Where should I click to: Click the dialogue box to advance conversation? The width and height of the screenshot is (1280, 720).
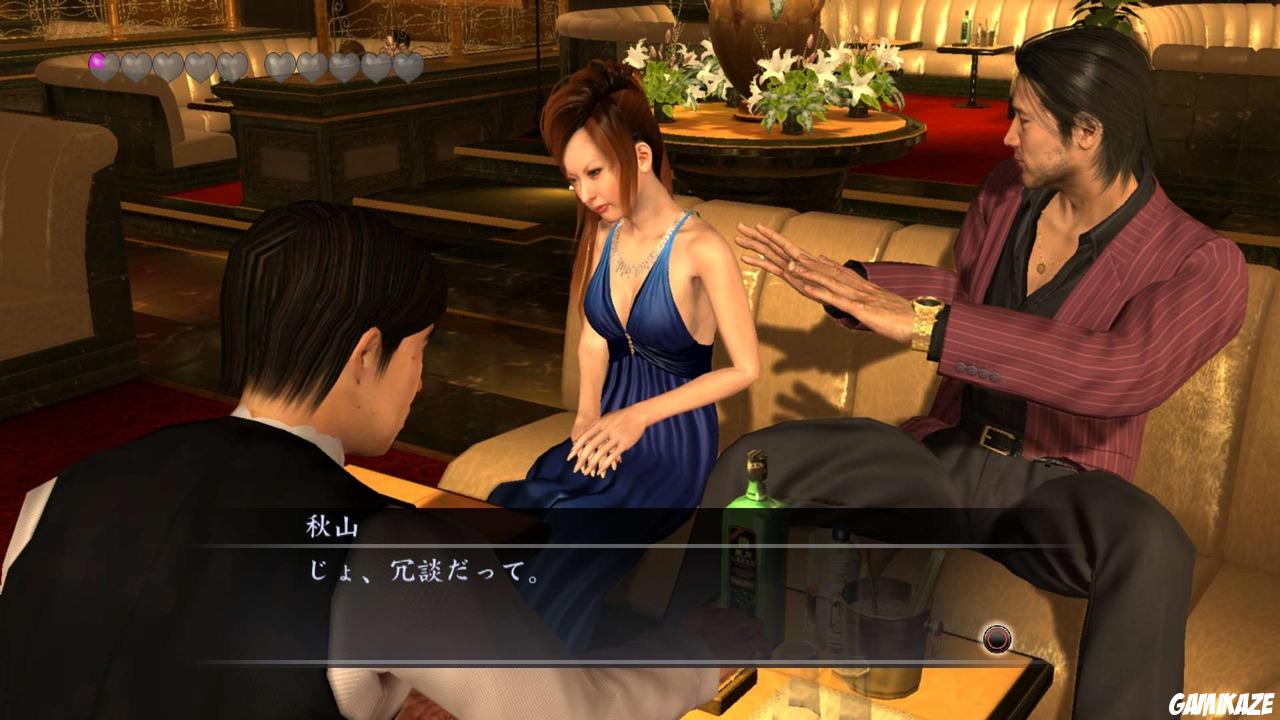click(x=640, y=600)
